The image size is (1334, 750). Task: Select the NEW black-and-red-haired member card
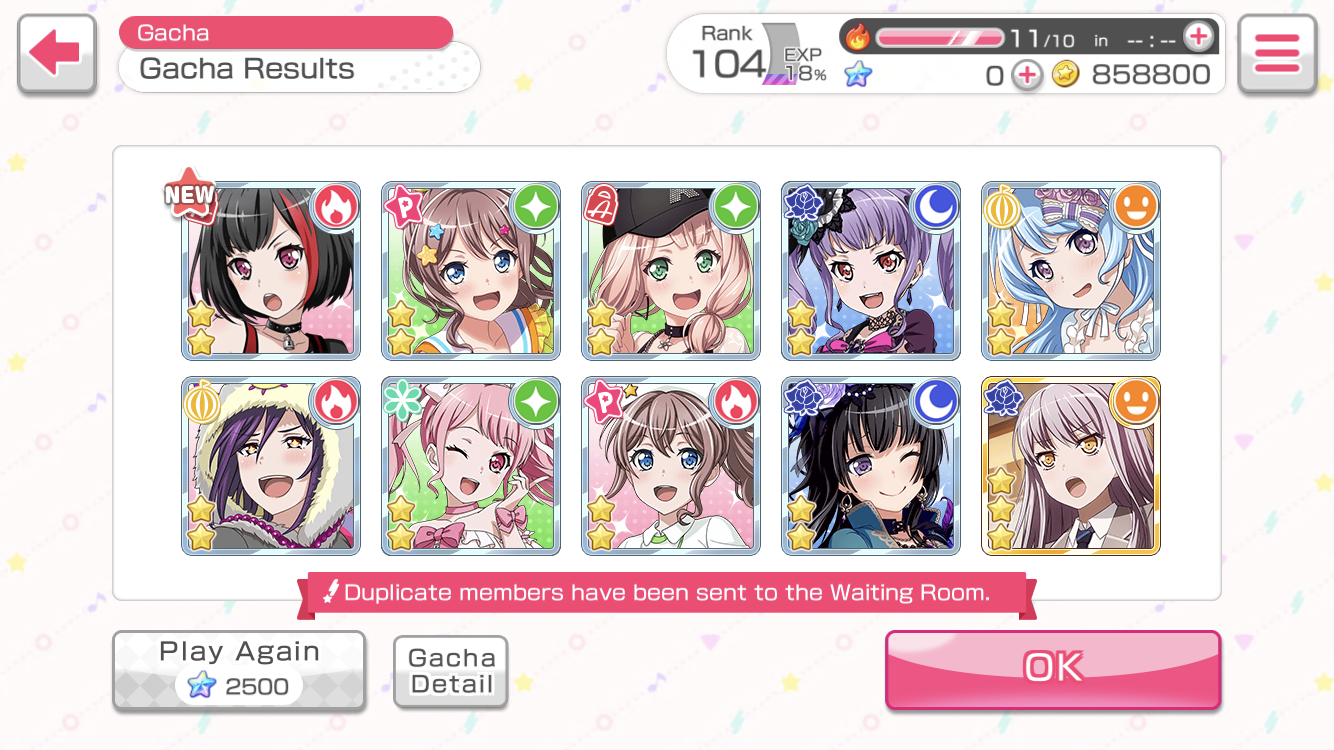tap(271, 271)
